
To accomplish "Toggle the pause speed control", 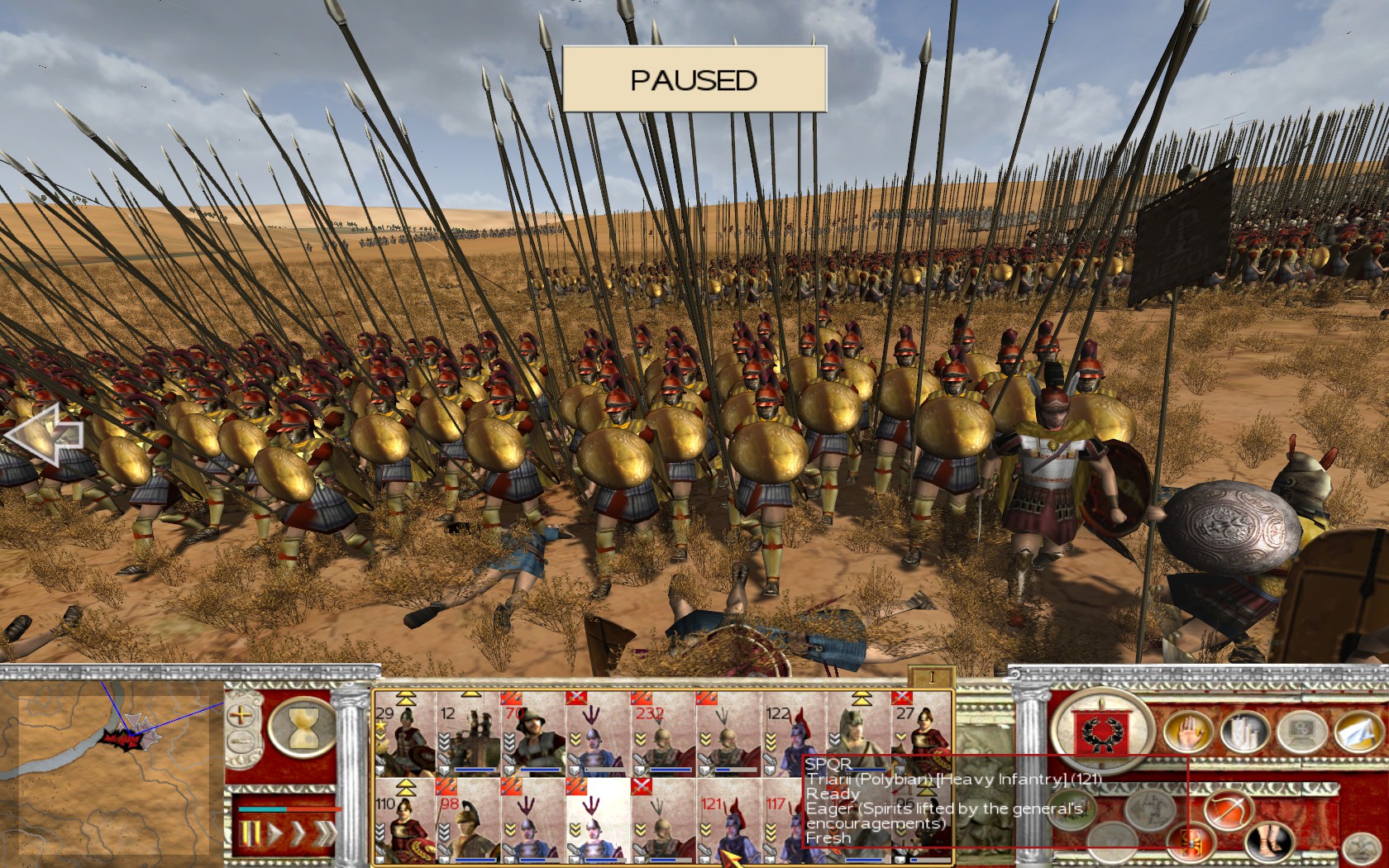I will coord(251,833).
